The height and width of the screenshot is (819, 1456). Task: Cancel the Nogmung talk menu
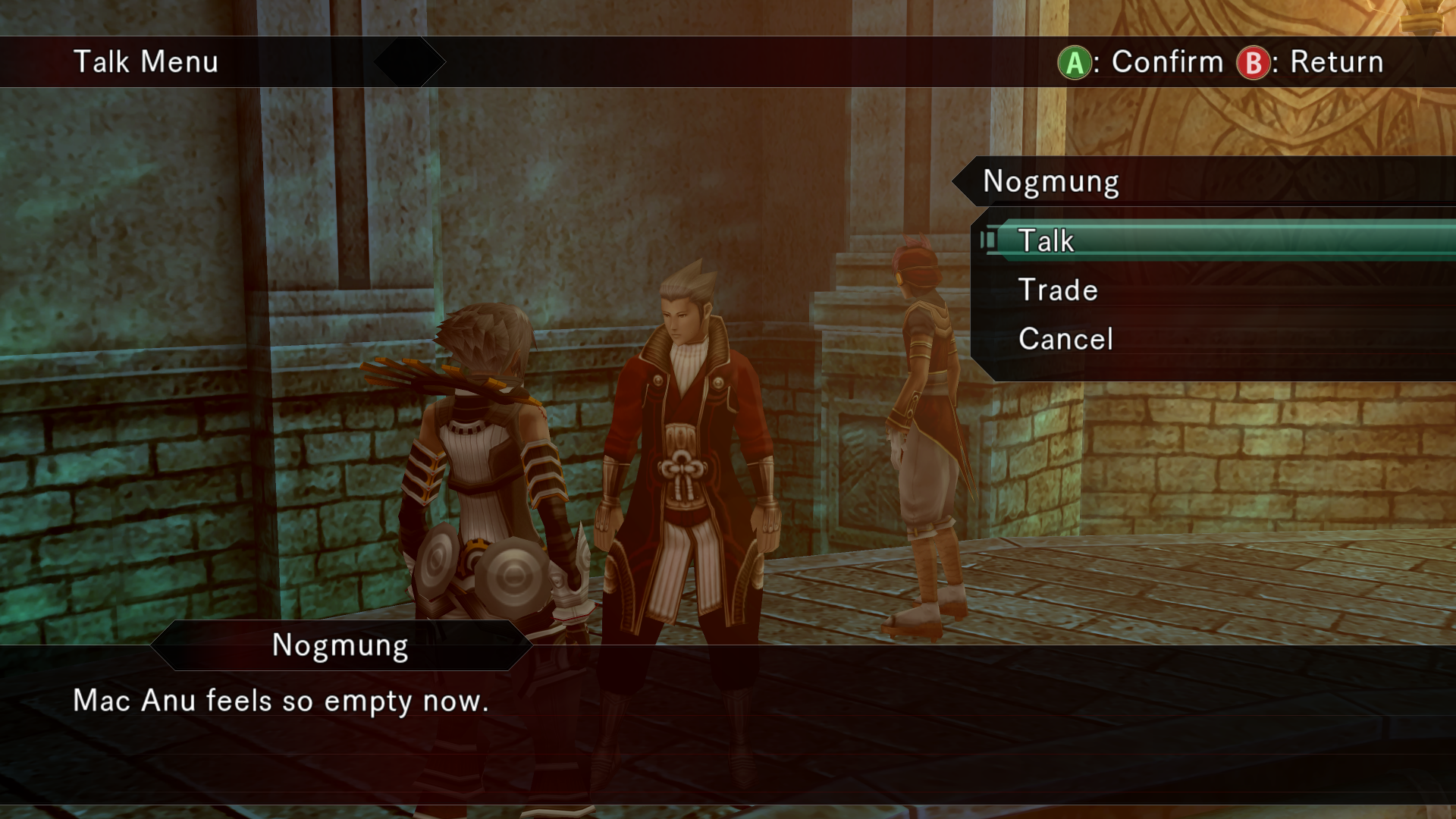pos(1065,339)
